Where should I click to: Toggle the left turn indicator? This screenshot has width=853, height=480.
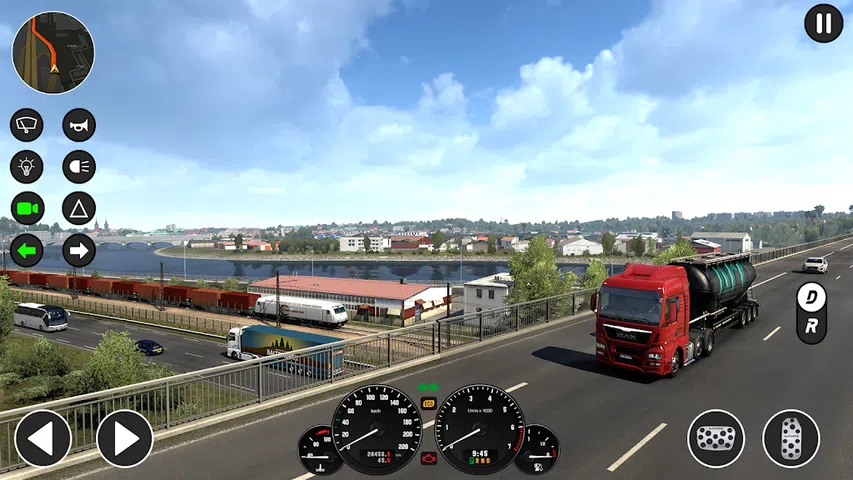coord(27,250)
